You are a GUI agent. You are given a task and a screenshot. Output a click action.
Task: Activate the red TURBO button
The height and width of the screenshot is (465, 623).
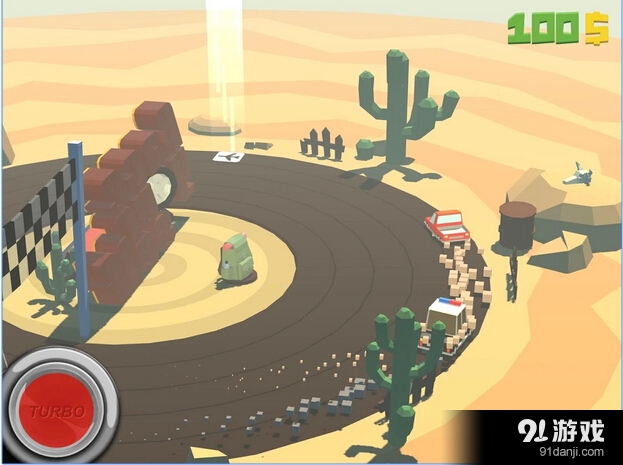point(55,409)
